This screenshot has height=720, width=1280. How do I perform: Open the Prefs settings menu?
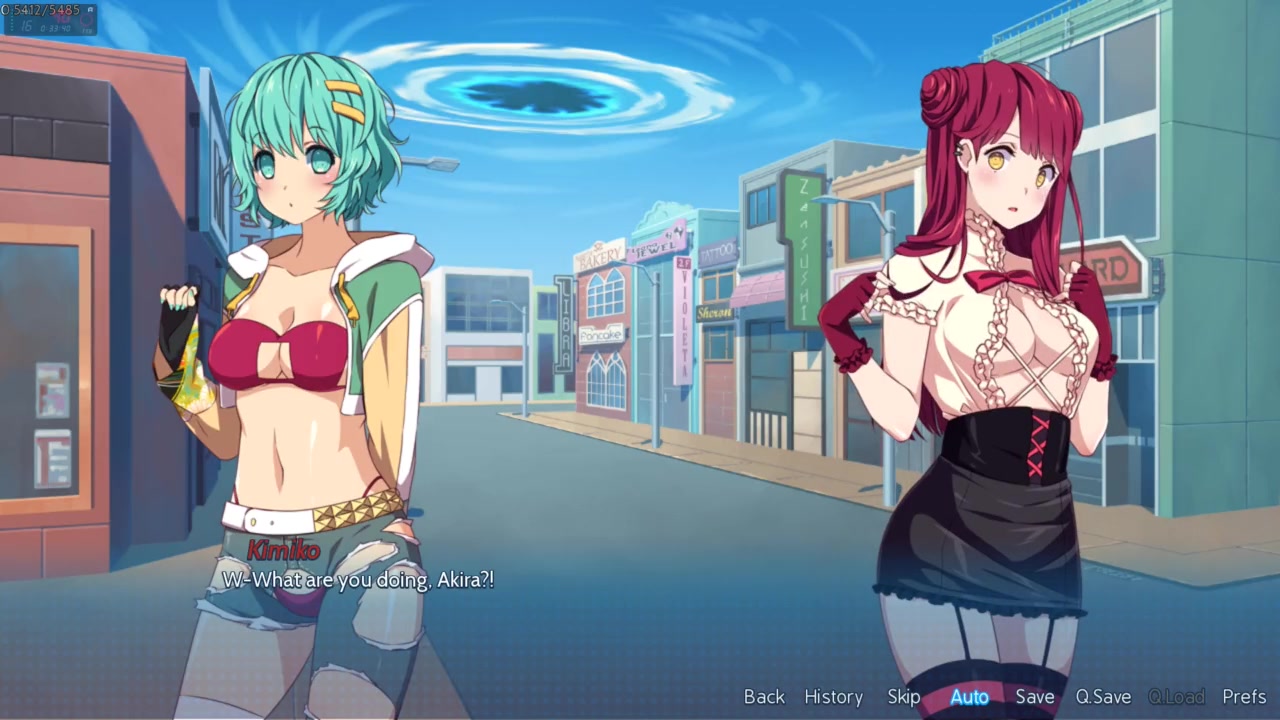1244,697
